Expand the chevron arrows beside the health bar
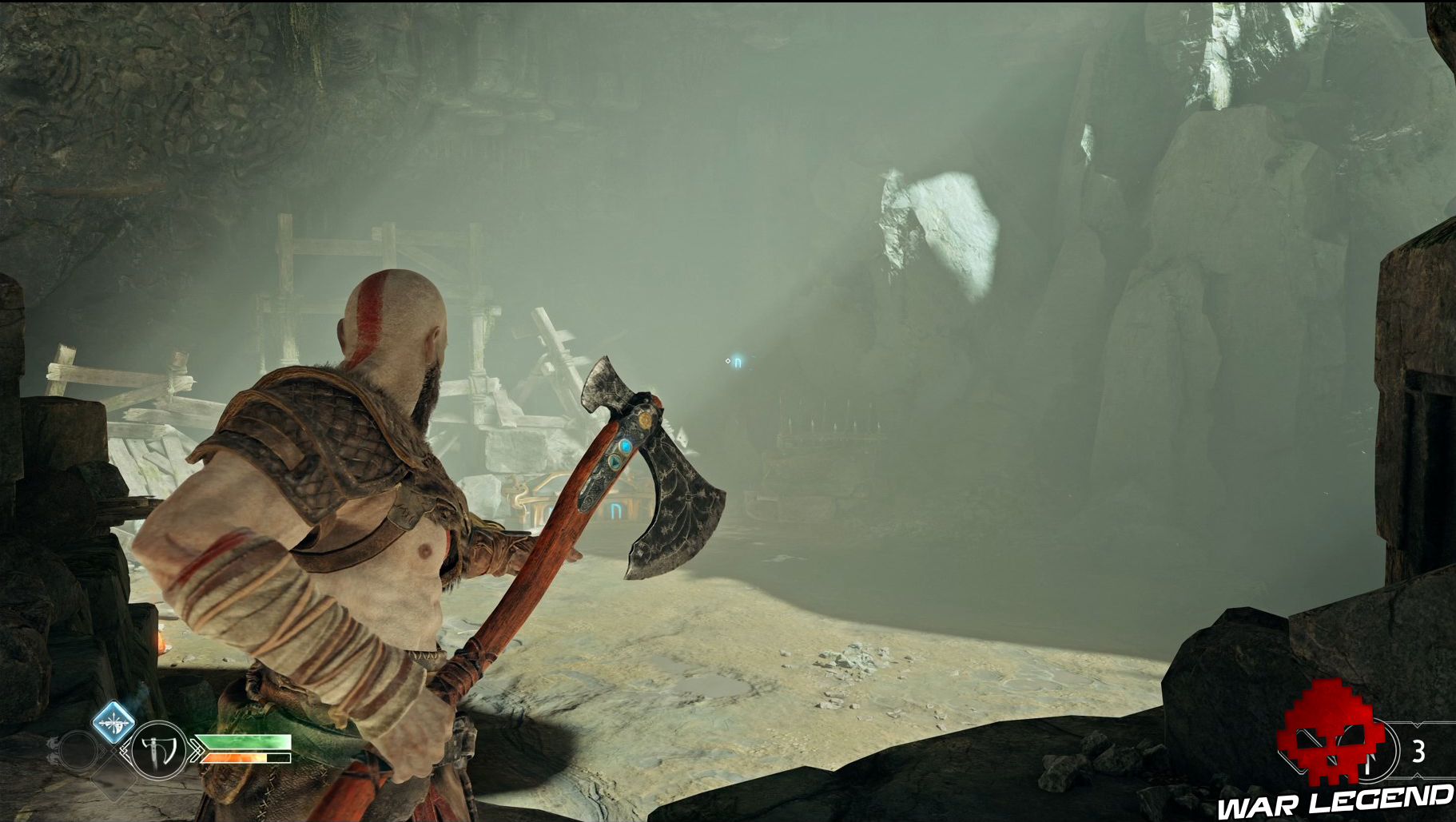The height and width of the screenshot is (822, 1456). (197, 750)
